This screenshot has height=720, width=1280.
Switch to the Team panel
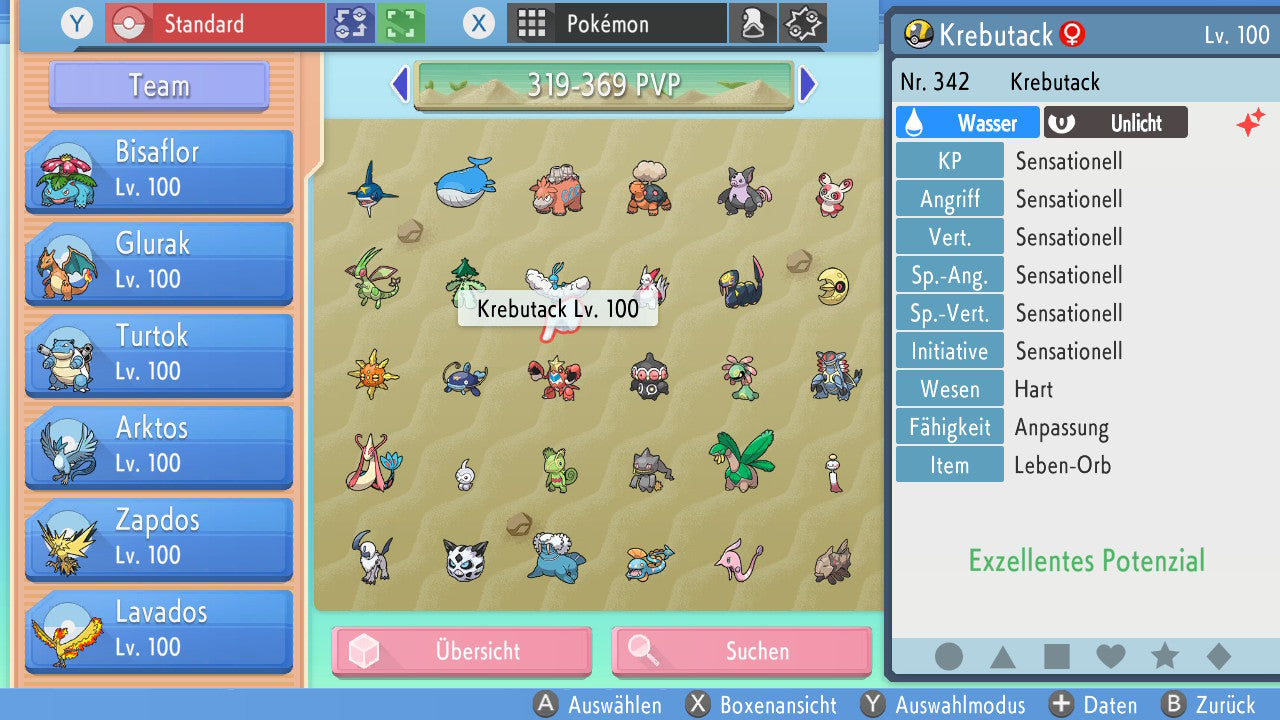click(x=157, y=86)
